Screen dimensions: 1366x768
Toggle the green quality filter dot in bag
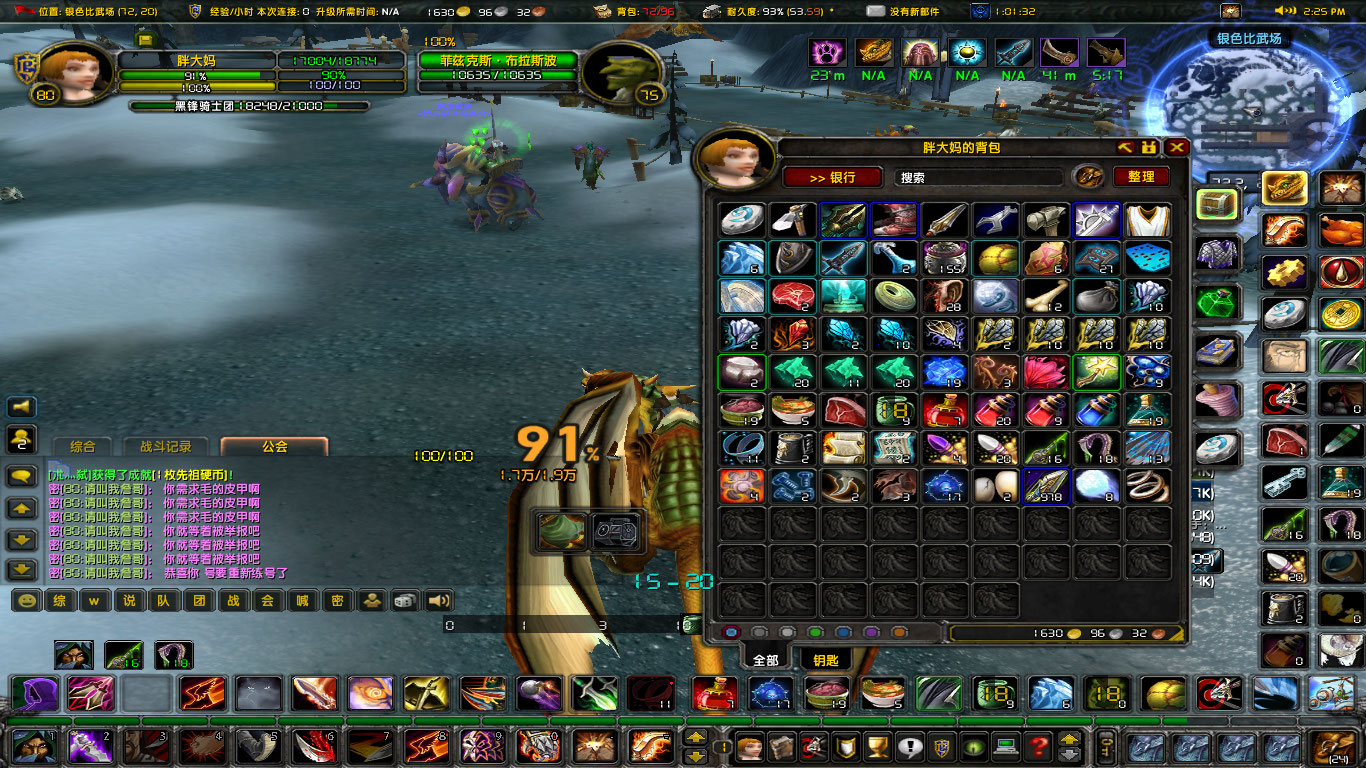click(814, 634)
